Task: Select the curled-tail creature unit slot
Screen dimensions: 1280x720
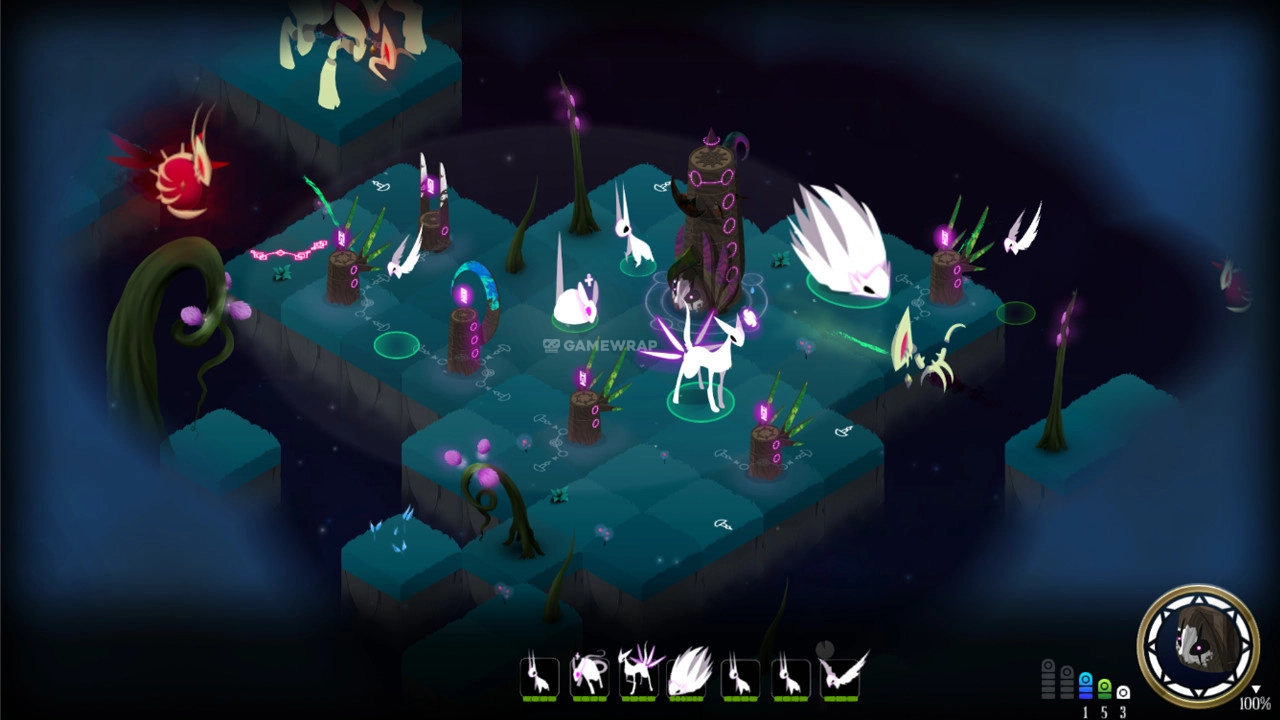Action: click(x=589, y=675)
